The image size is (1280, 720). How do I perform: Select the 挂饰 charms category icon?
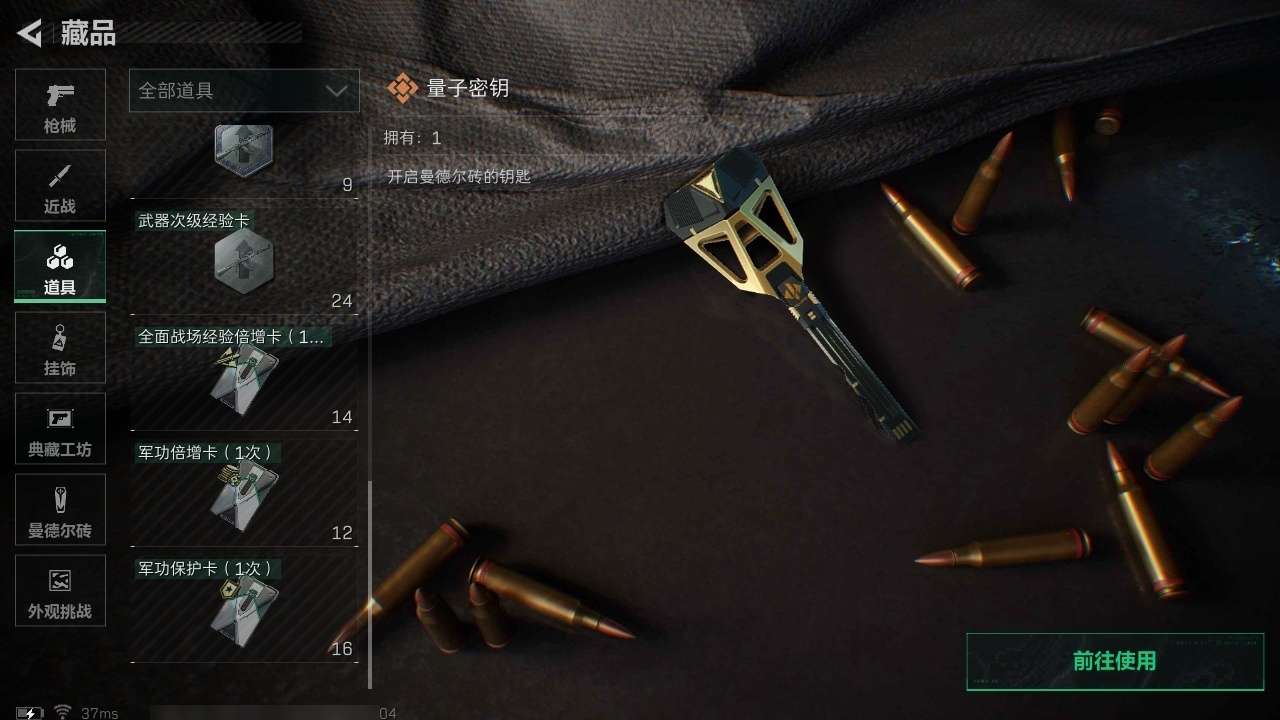pos(60,347)
